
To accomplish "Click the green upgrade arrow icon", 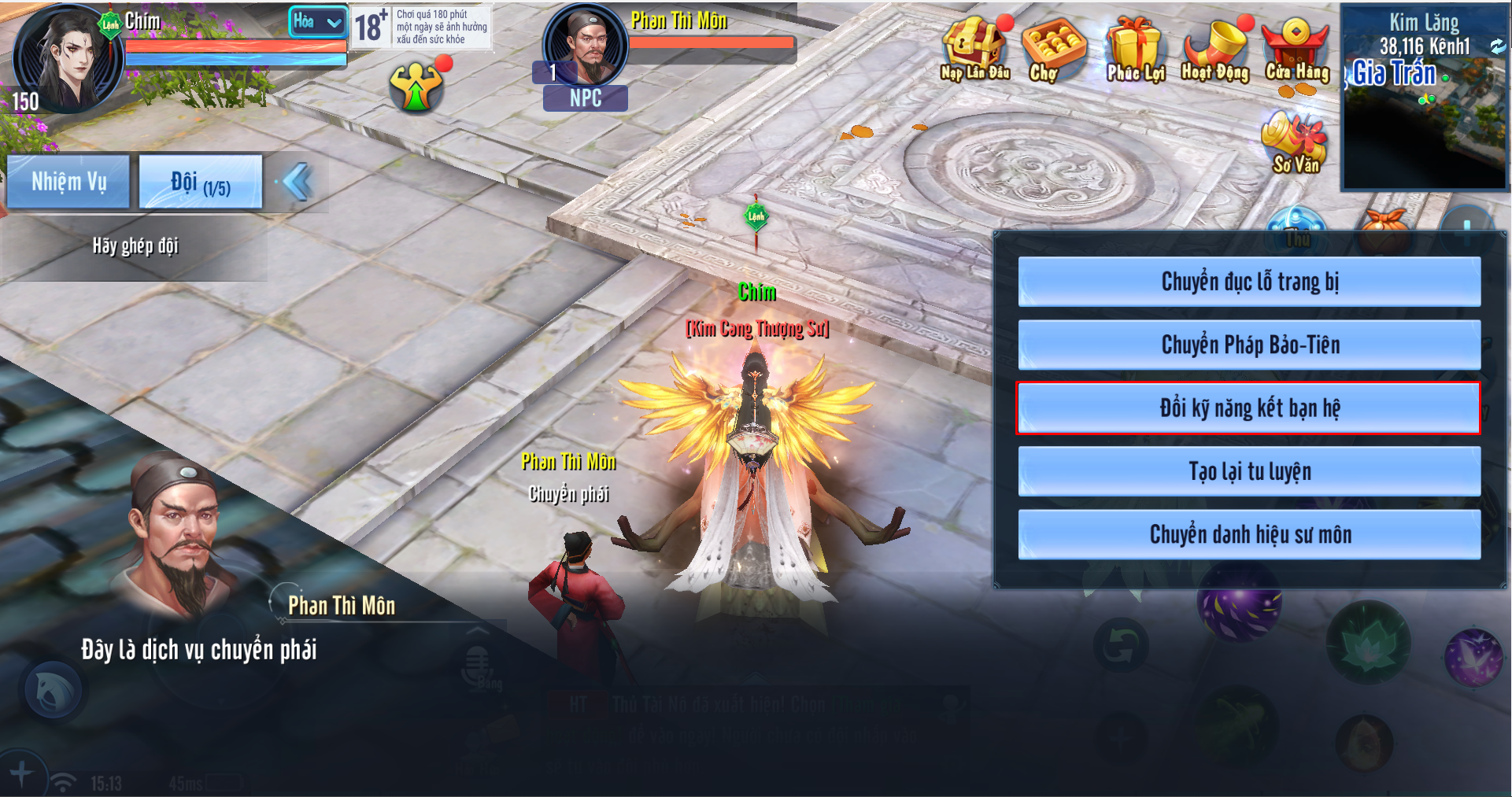I will coord(416,87).
